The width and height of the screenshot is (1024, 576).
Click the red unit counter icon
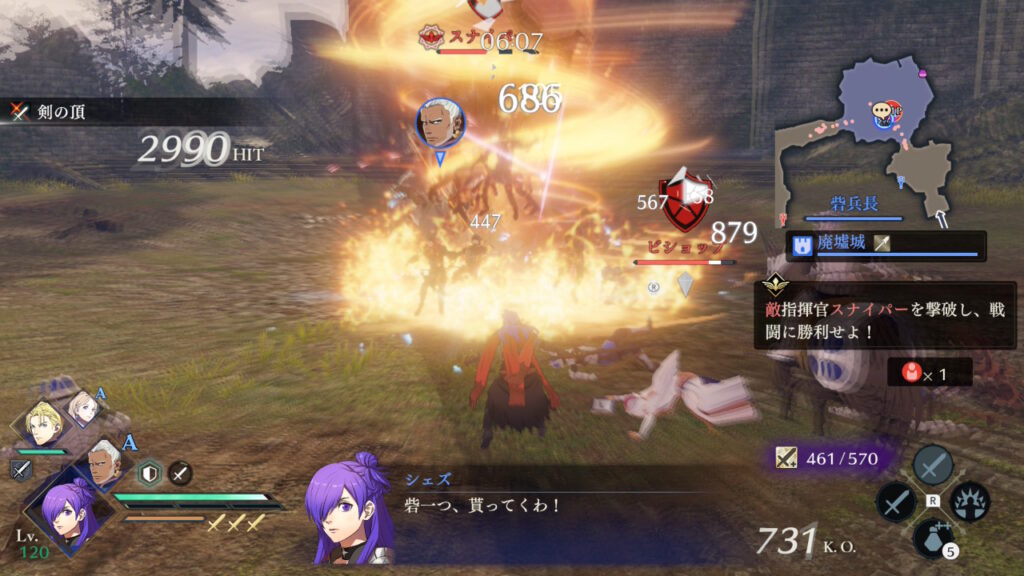[x=912, y=372]
